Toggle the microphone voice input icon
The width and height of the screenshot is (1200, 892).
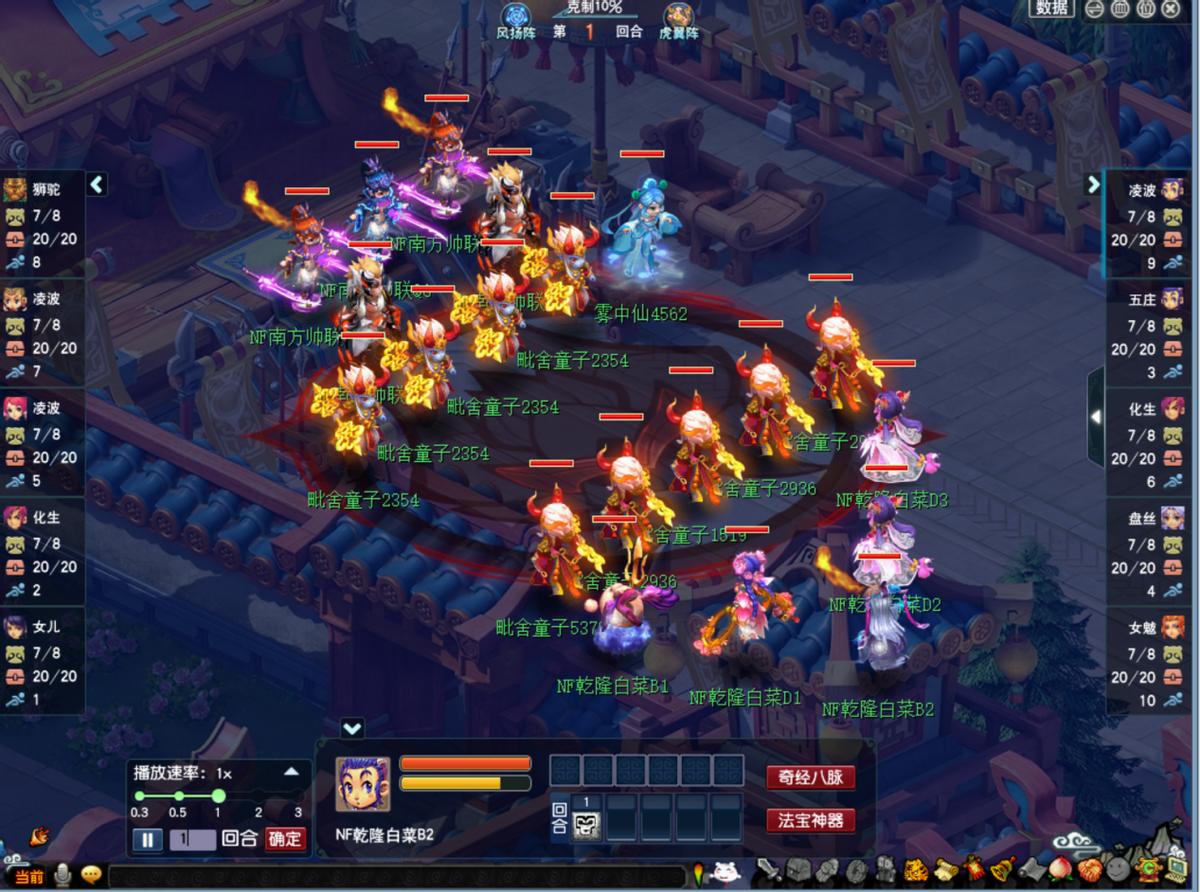(x=63, y=876)
